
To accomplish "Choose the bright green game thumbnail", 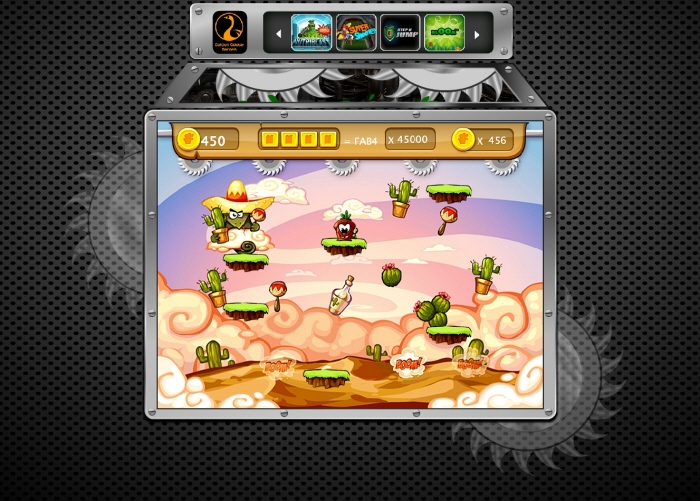I will tap(444, 32).
